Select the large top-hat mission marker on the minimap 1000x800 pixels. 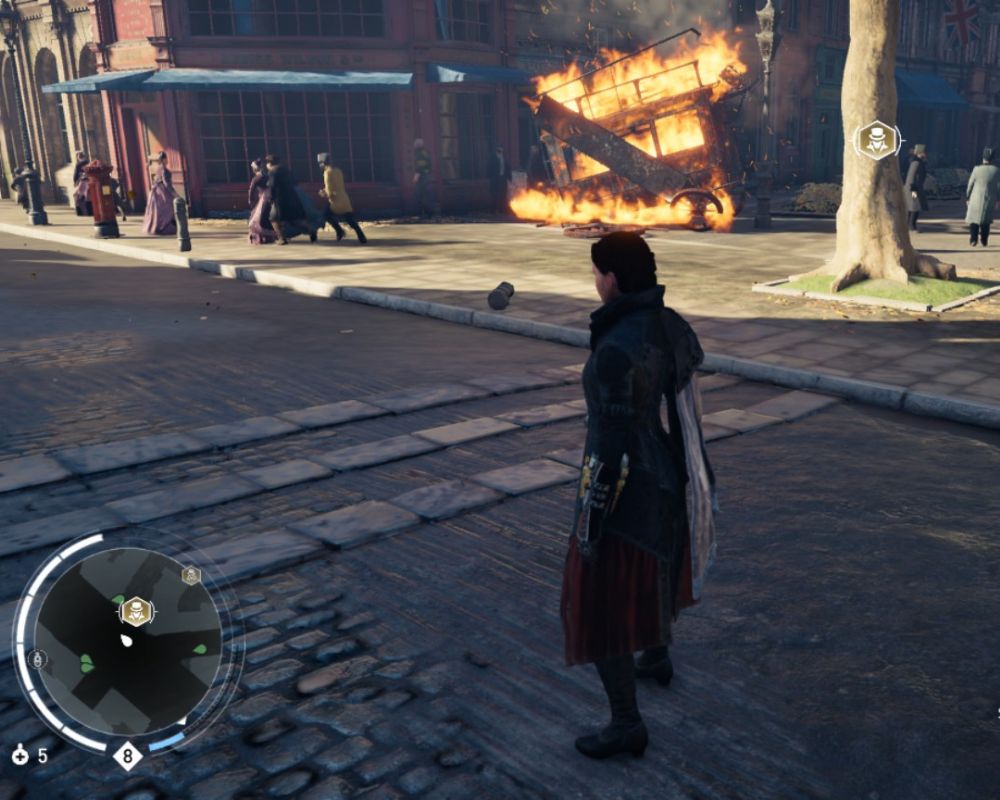pyautogui.click(x=136, y=611)
